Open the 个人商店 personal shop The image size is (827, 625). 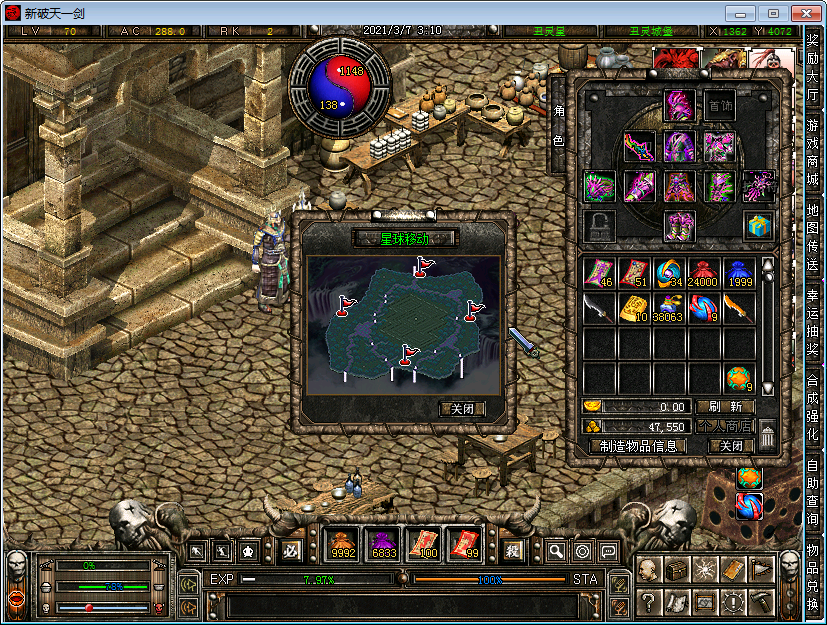[x=725, y=426]
